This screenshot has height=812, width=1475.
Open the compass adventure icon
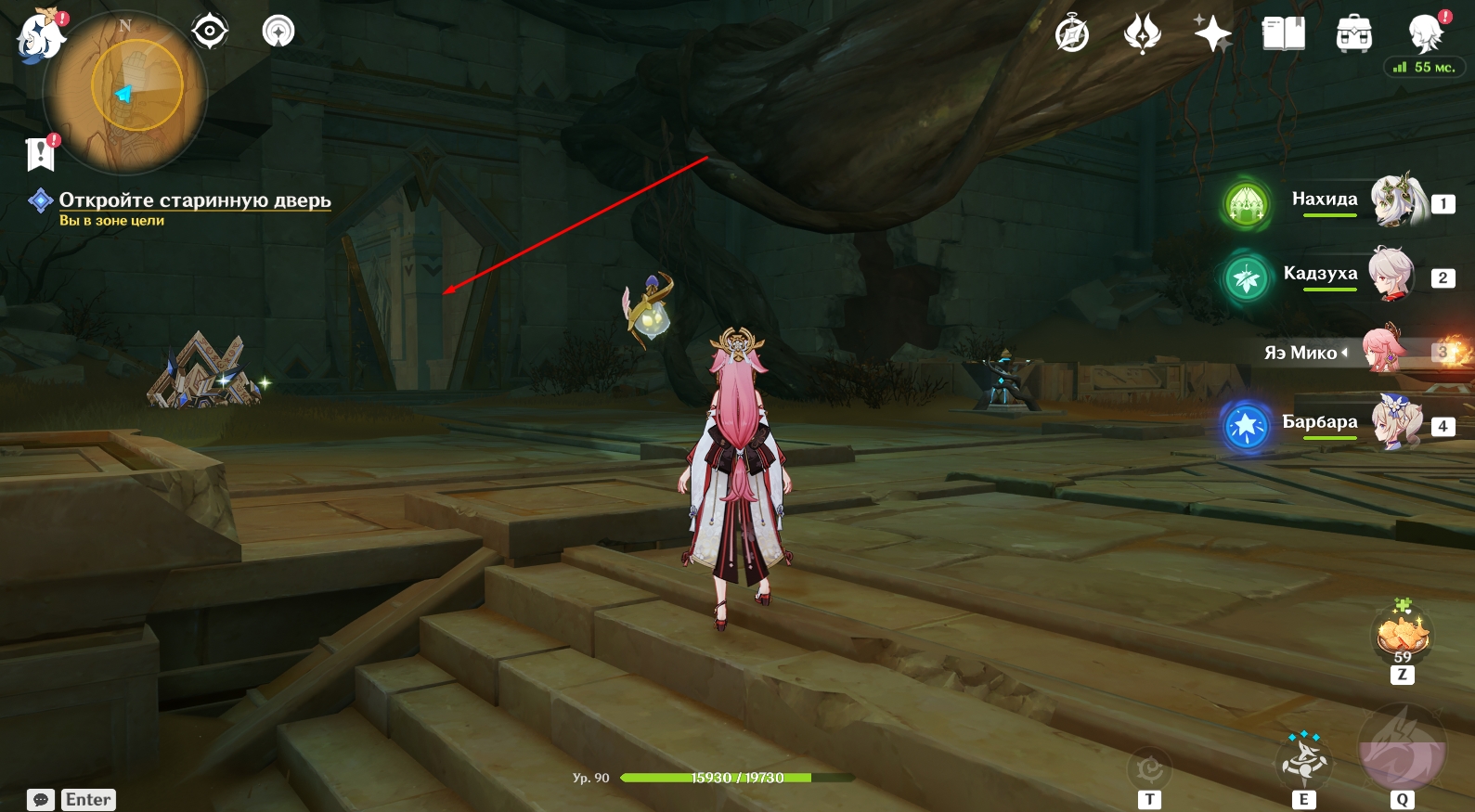1072,34
